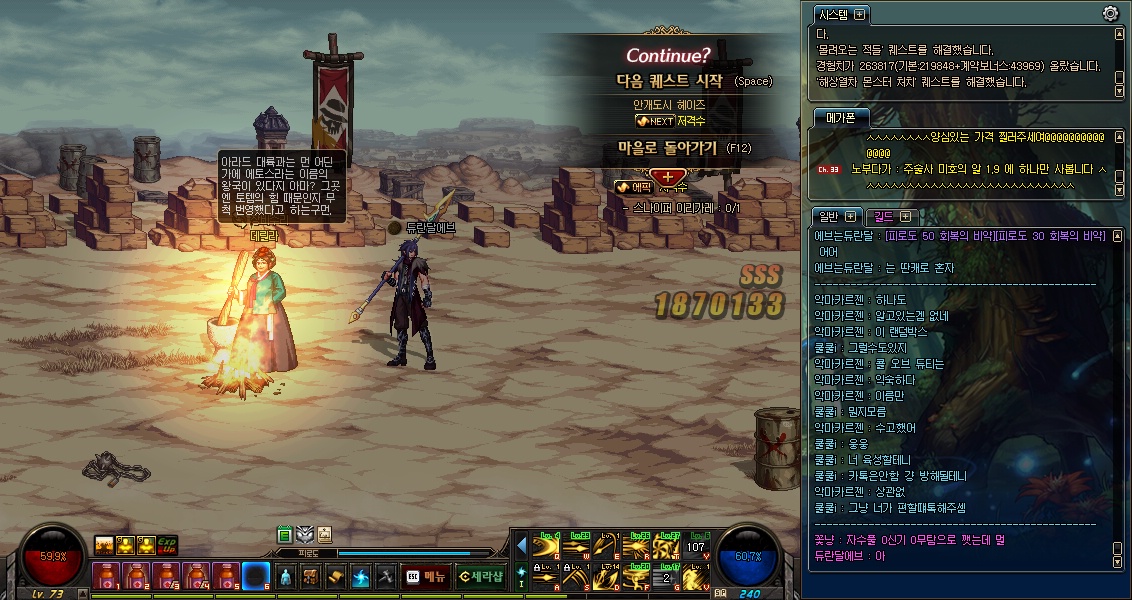1132x600 pixels.
Task: Click the hammer icon on the menu bar
Action: (x=385, y=577)
